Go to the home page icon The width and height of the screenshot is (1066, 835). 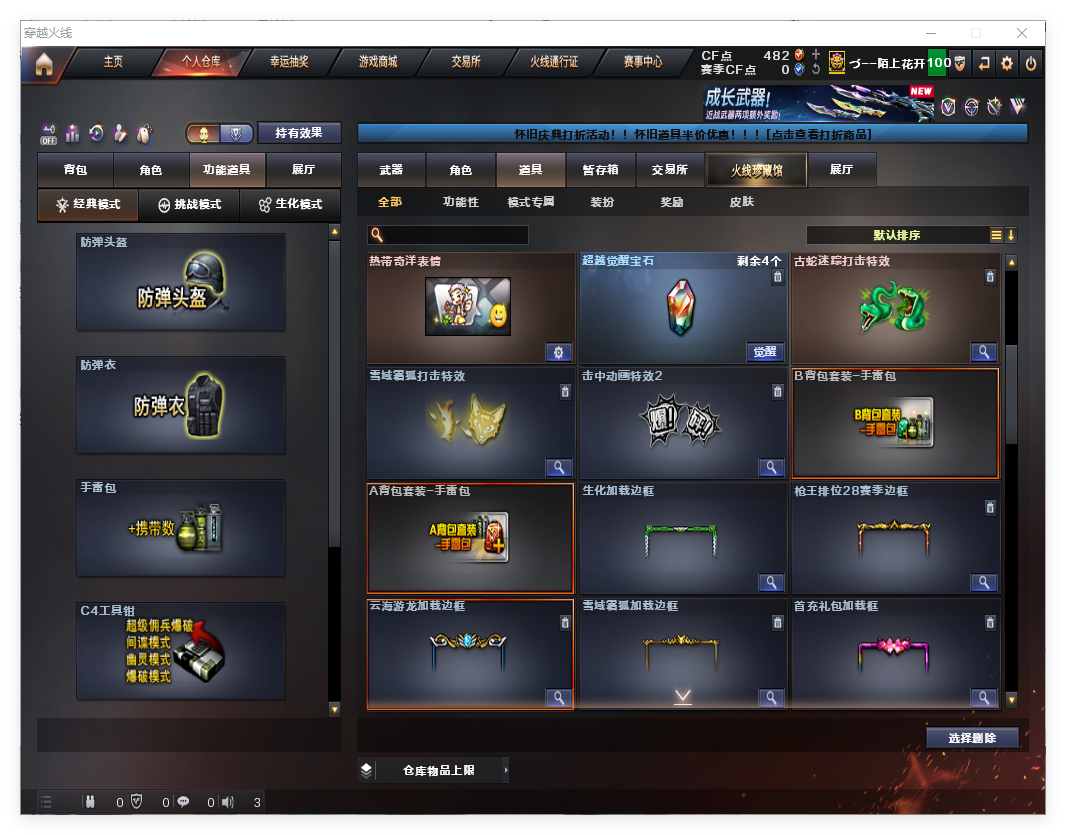pyautogui.click(x=44, y=64)
